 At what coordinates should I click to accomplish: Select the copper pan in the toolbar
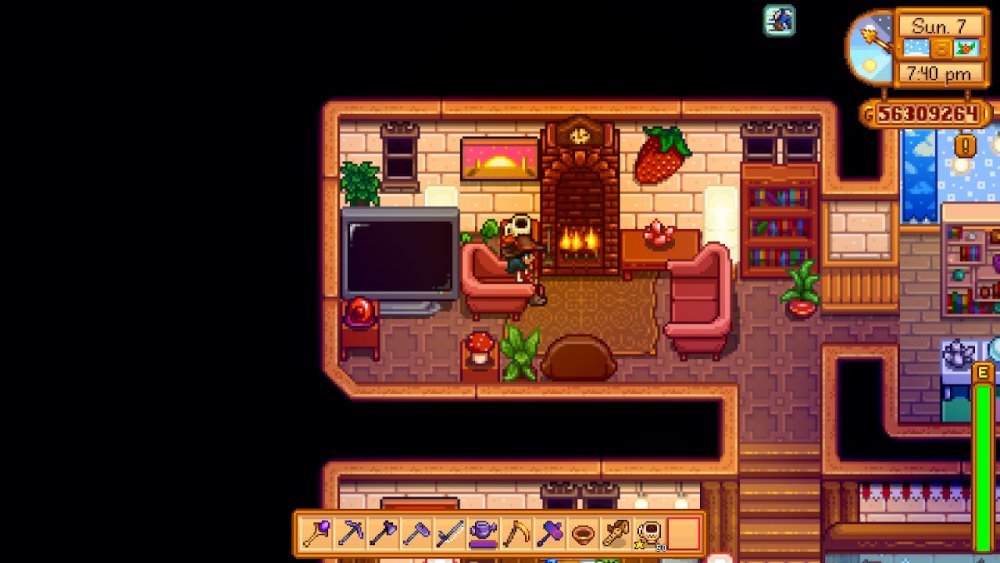point(582,533)
